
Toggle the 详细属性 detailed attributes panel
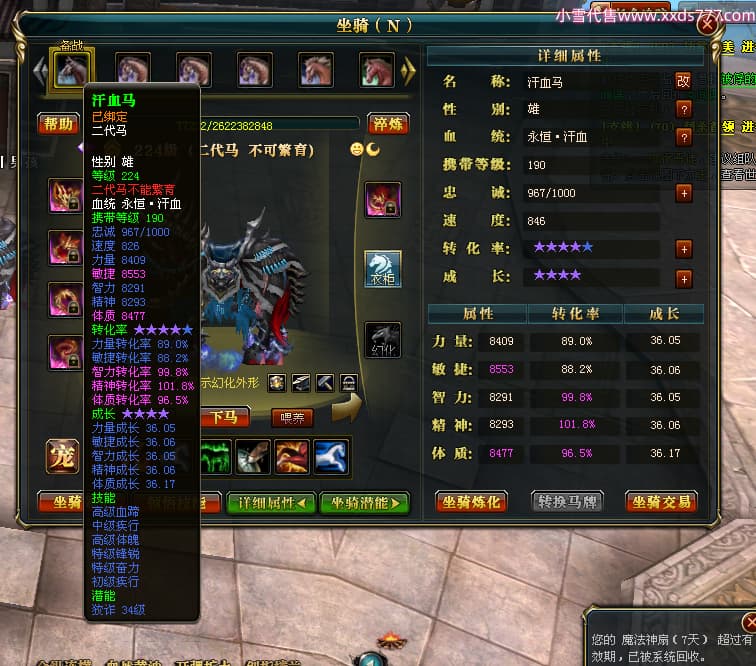coord(271,502)
